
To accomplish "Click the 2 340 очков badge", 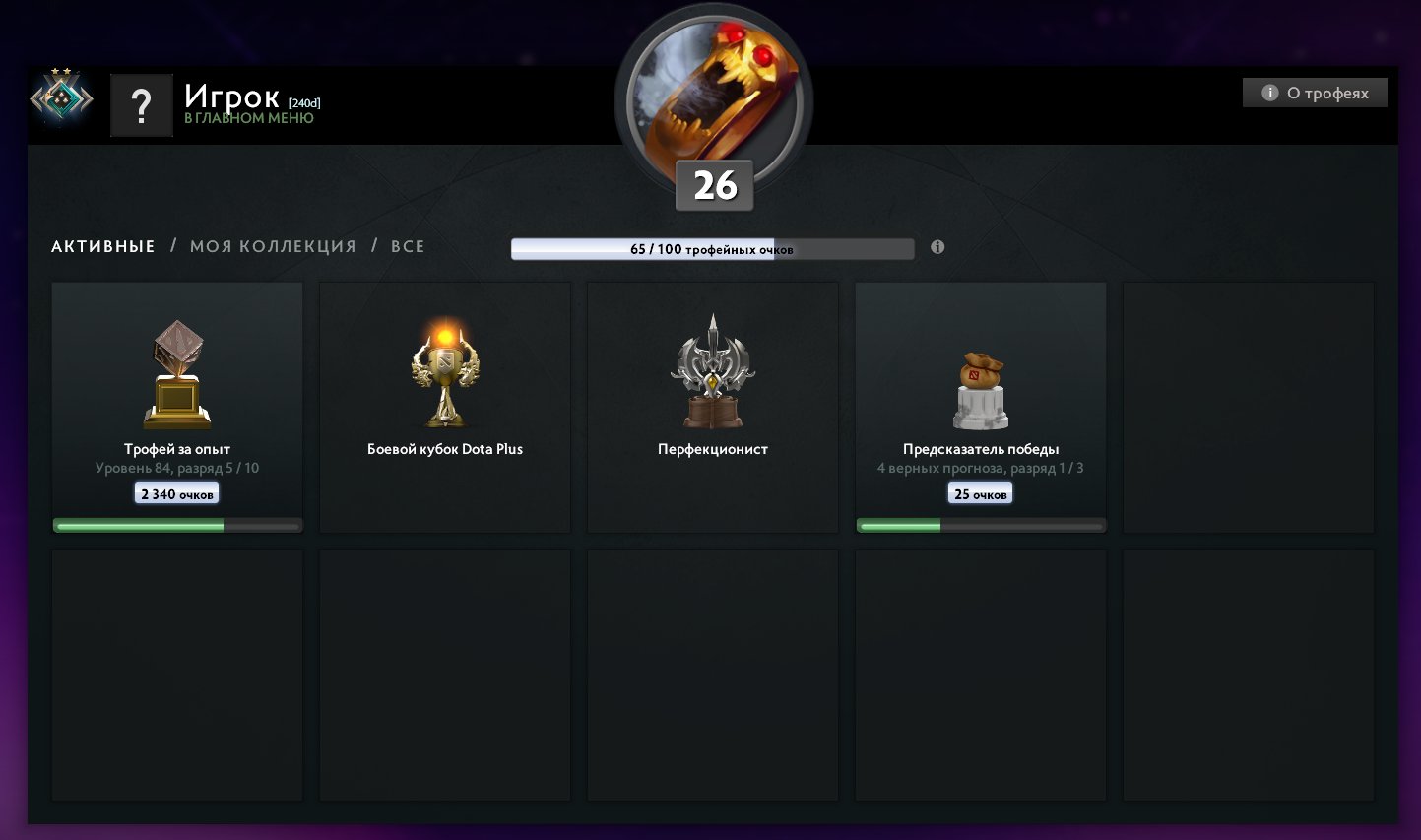I will point(176,492).
